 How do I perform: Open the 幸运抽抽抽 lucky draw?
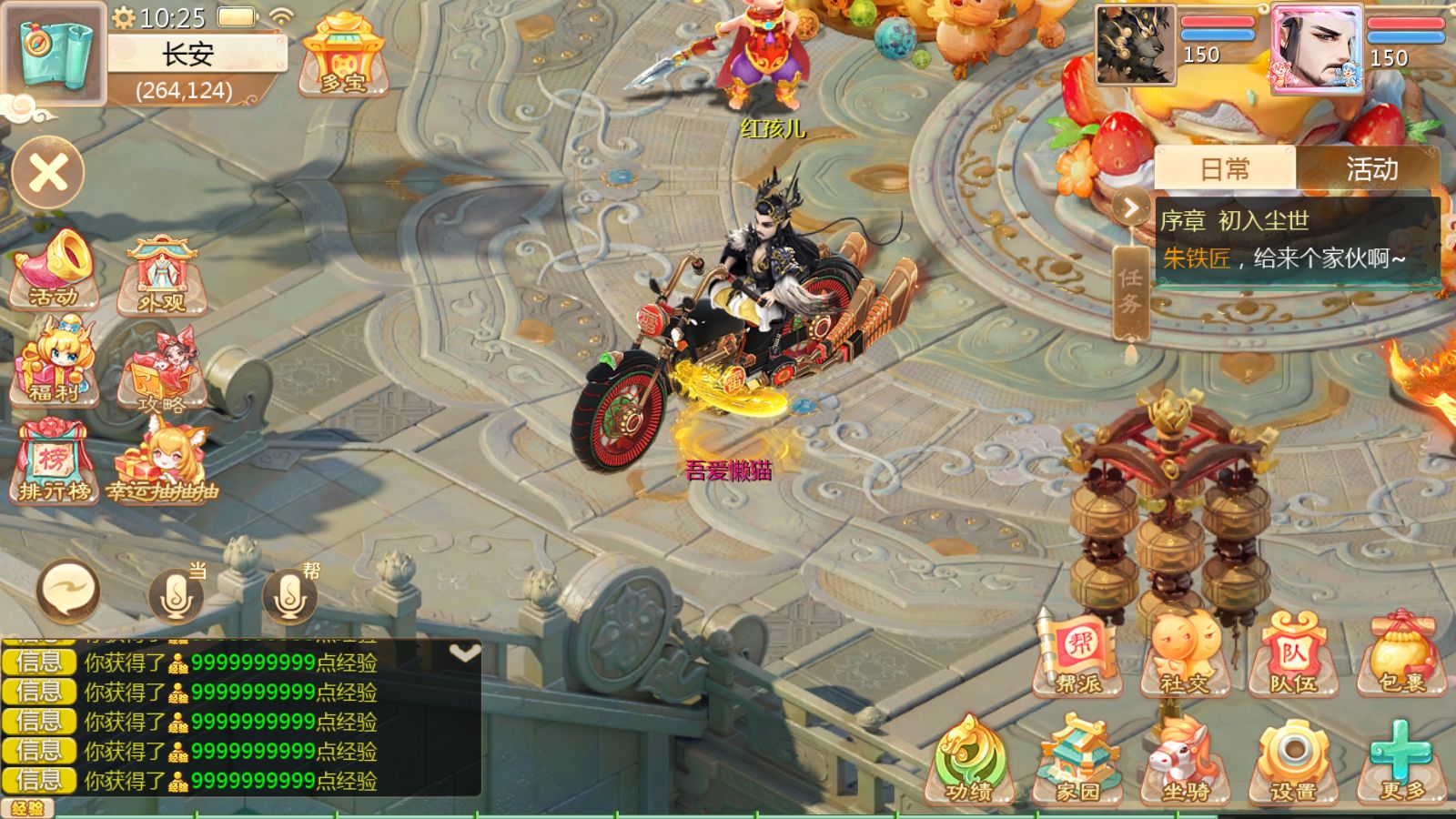pyautogui.click(x=164, y=462)
